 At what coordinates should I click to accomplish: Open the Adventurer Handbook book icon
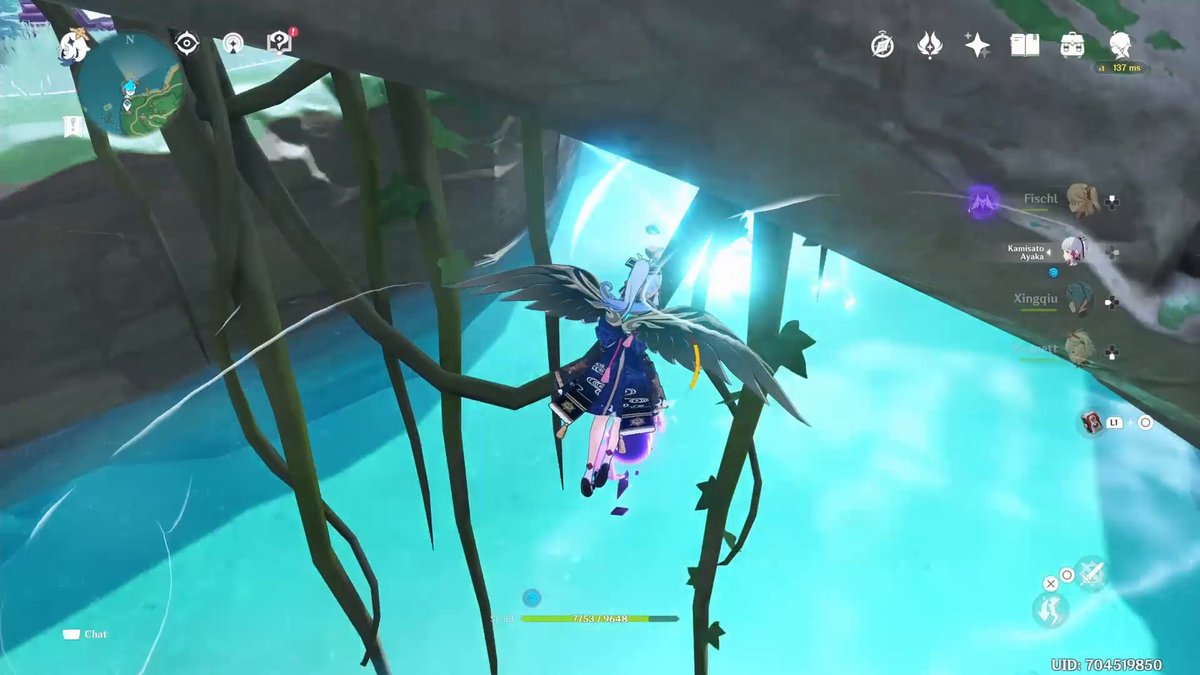(x=1025, y=45)
